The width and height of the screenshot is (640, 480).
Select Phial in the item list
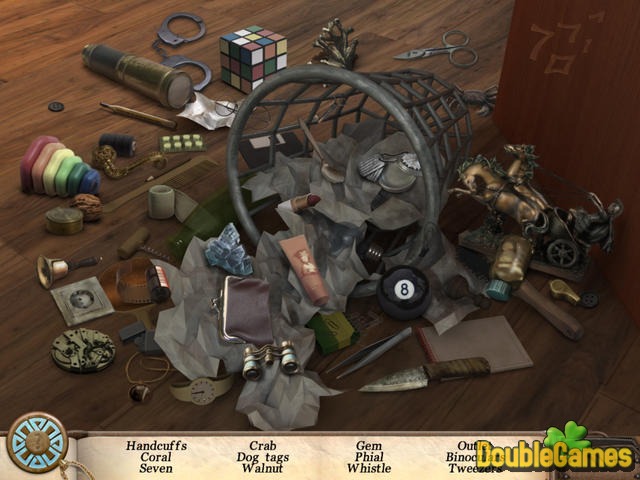click(x=369, y=457)
